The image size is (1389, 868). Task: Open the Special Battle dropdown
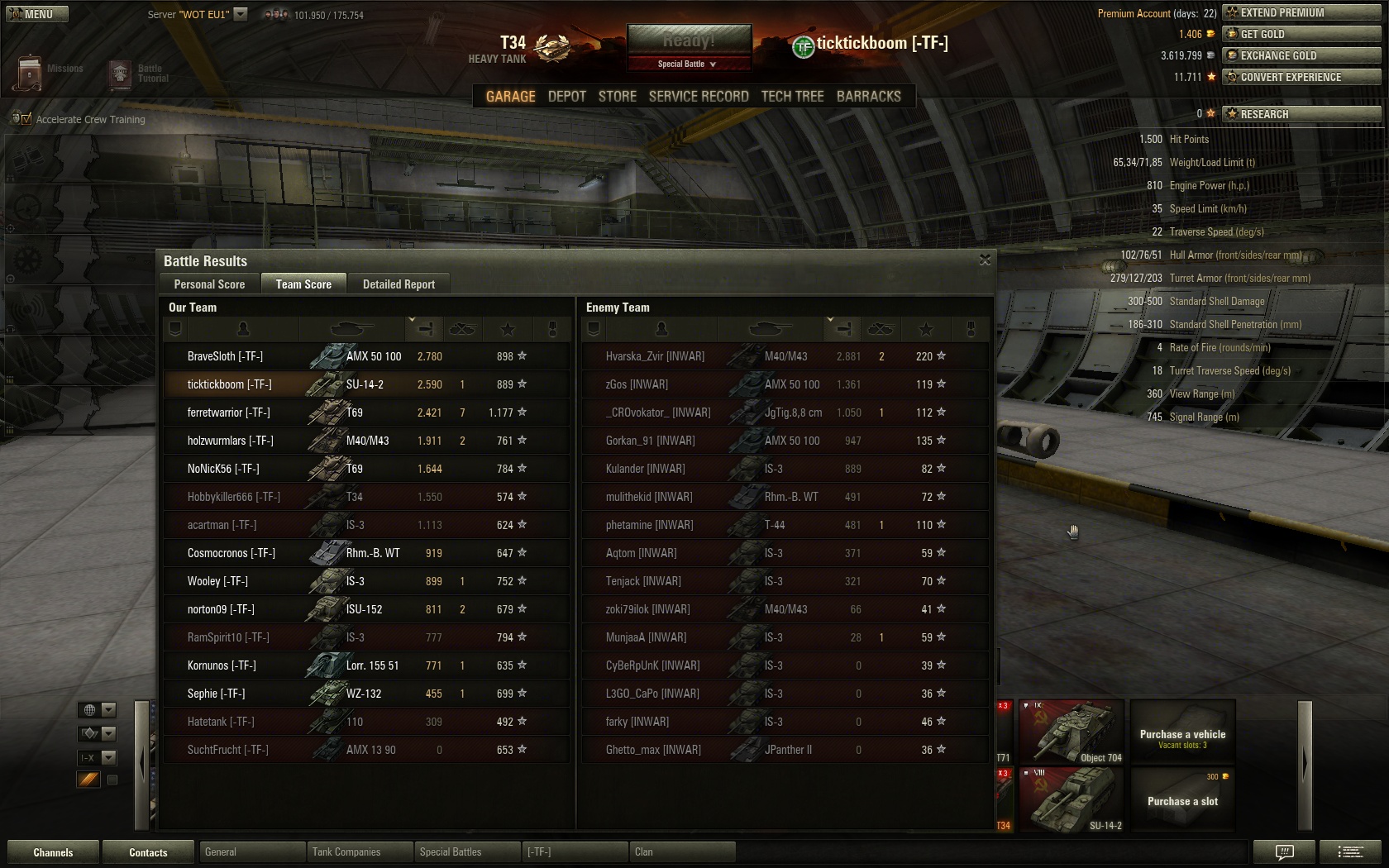[x=688, y=64]
